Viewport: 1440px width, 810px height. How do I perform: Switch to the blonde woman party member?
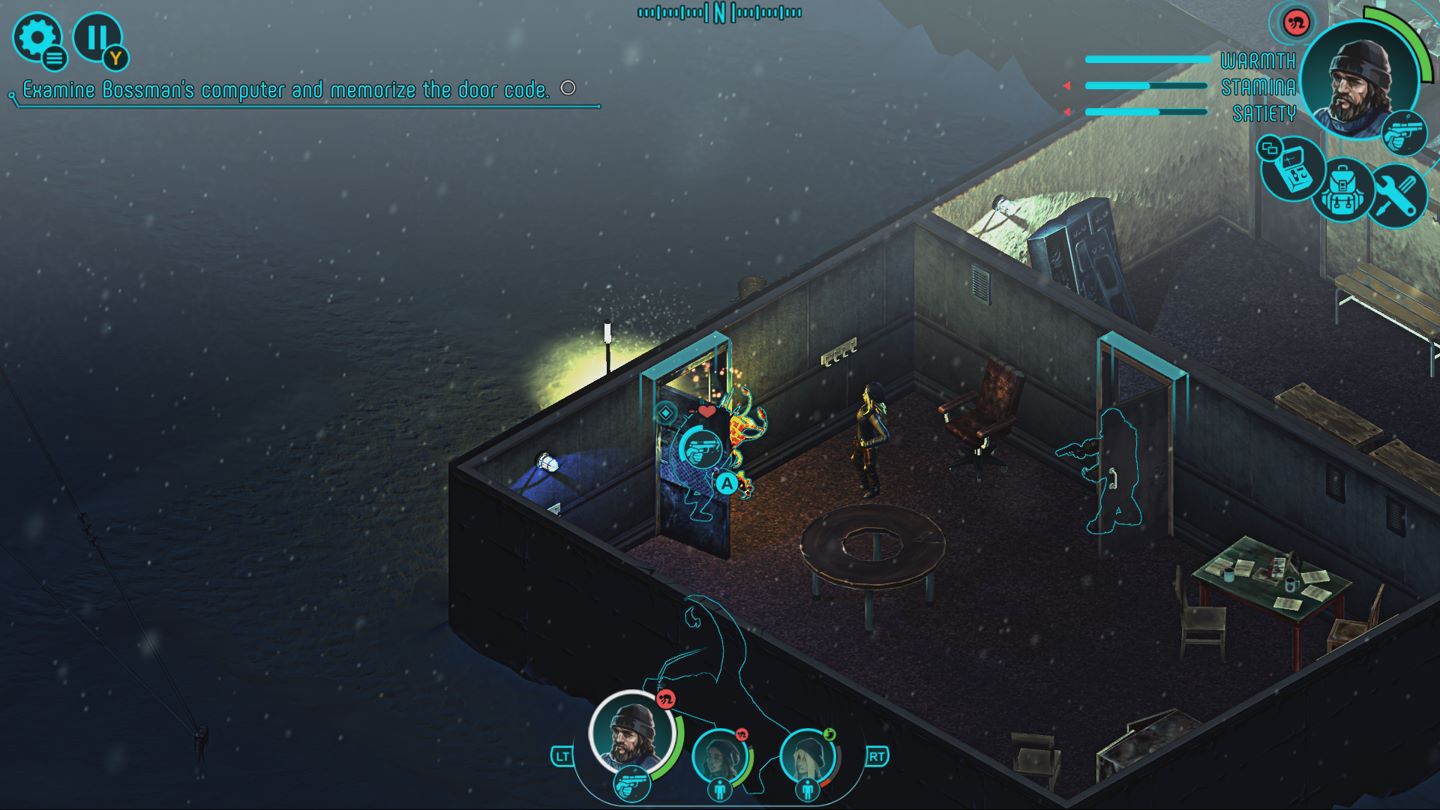click(806, 755)
